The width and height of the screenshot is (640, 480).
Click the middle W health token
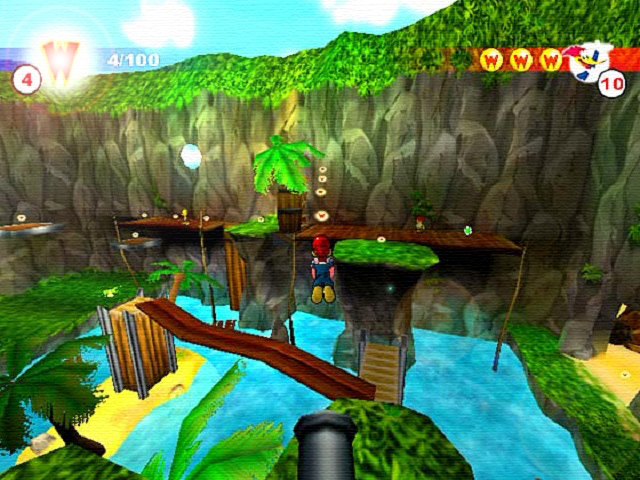(x=520, y=60)
